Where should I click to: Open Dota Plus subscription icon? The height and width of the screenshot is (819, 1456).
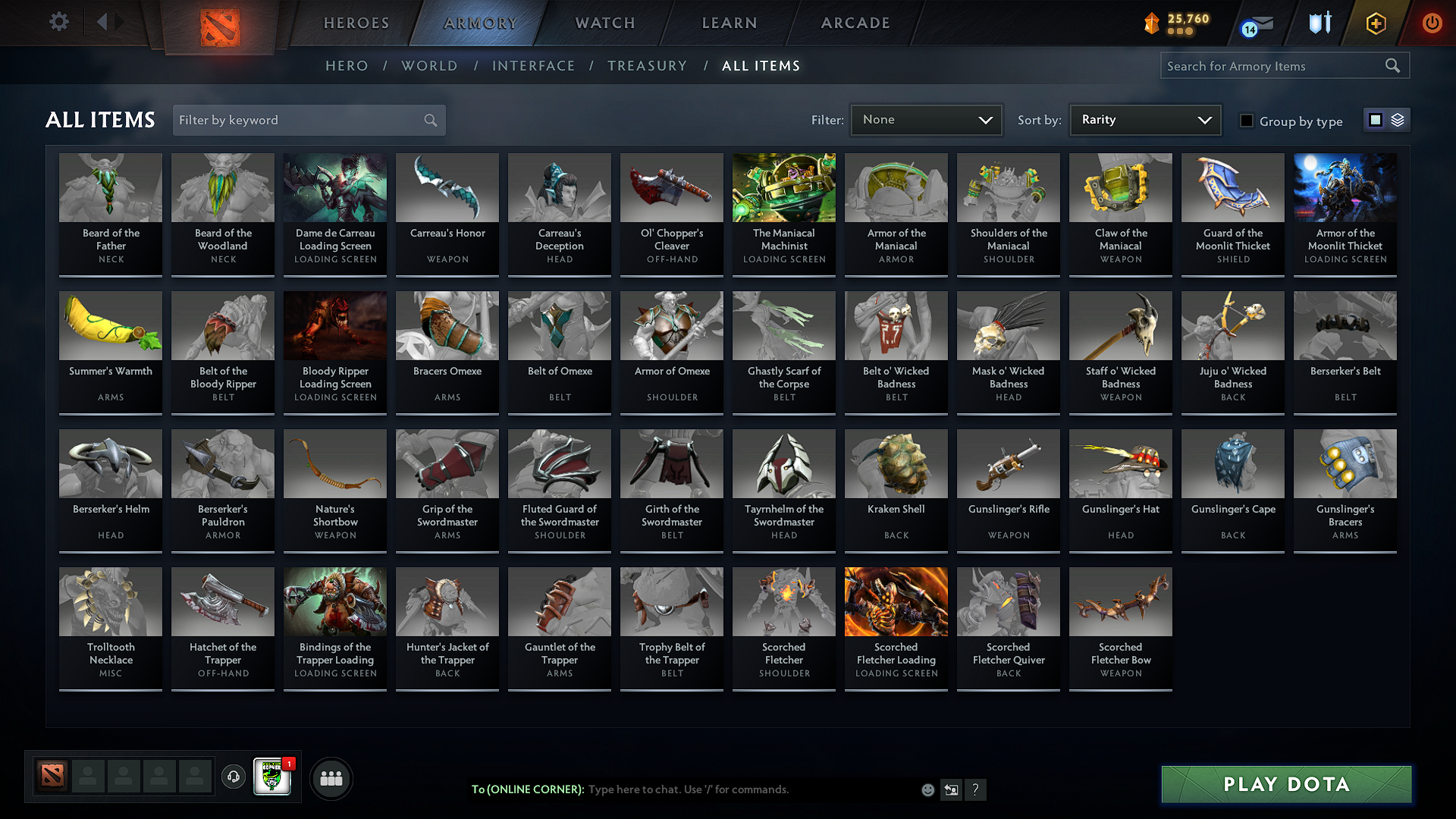tap(1375, 23)
